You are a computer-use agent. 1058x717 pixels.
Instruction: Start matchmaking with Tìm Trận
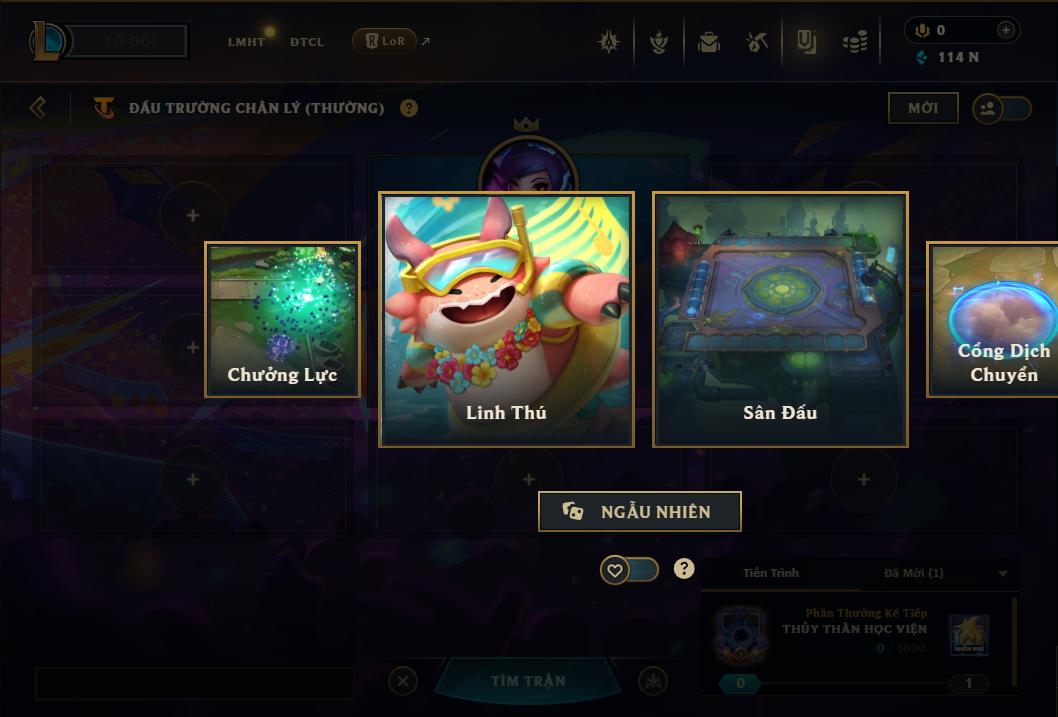(528, 681)
